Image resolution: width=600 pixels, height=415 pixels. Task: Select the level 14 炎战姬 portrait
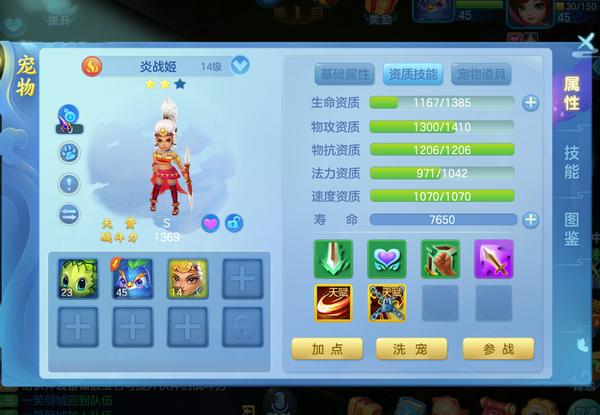click(x=186, y=277)
